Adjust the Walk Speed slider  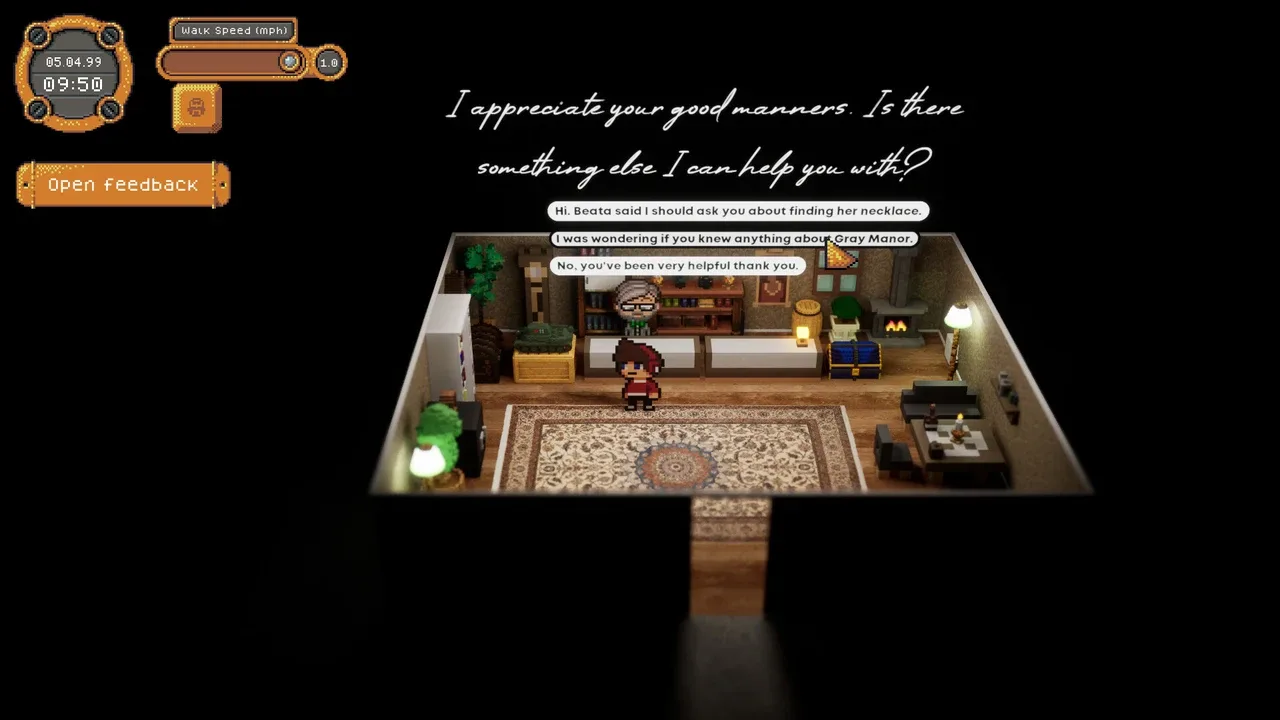pyautogui.click(x=289, y=62)
